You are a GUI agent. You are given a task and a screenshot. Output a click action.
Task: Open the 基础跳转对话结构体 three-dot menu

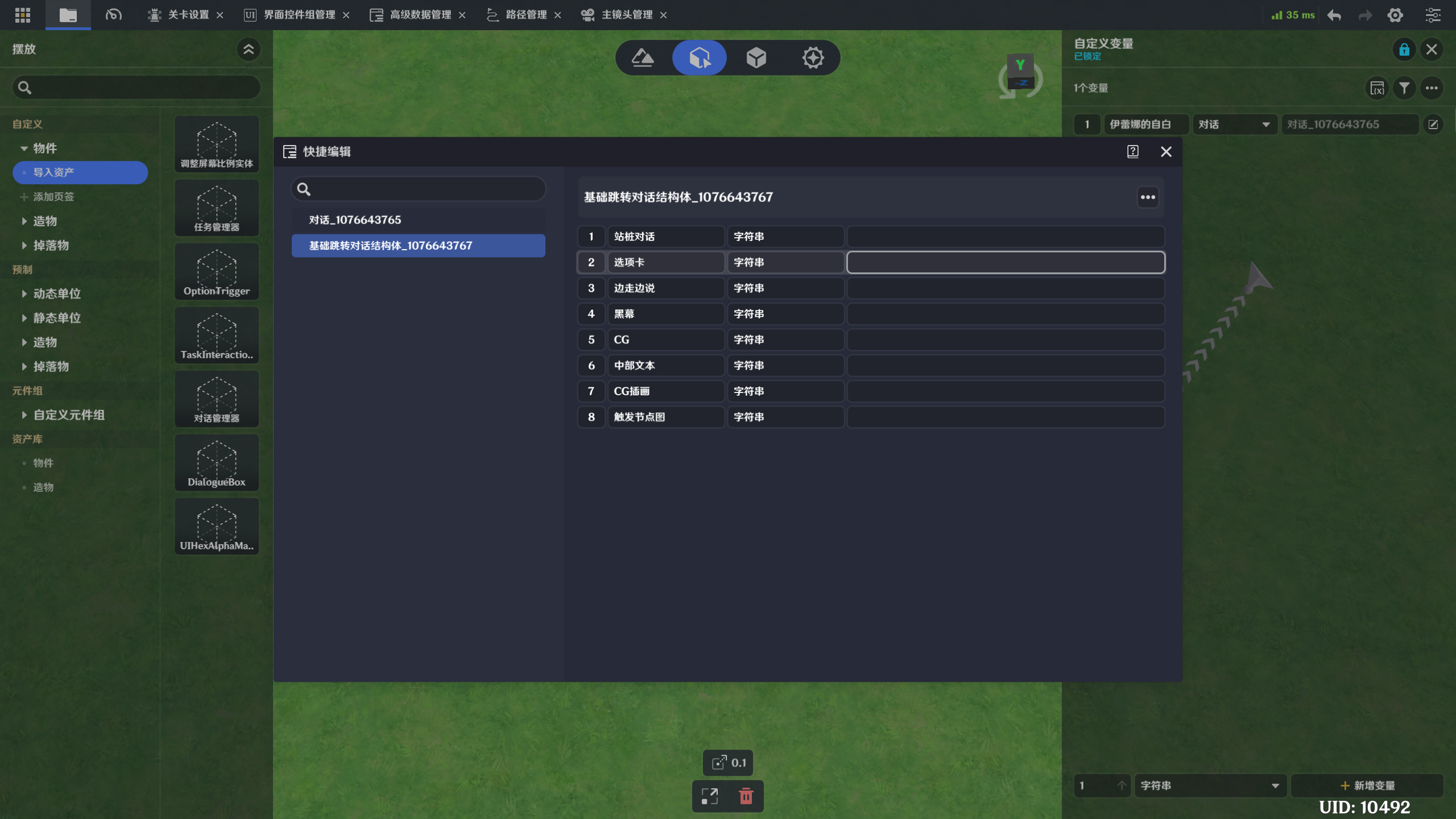[x=1148, y=197]
